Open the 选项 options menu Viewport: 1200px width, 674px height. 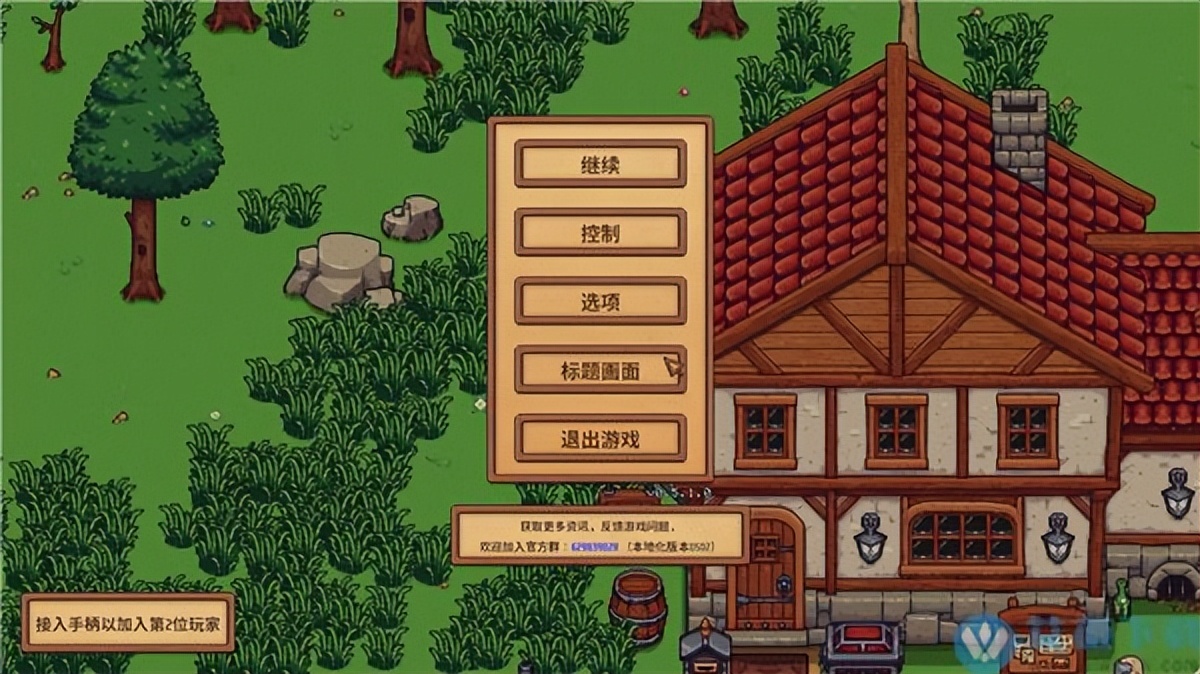600,302
